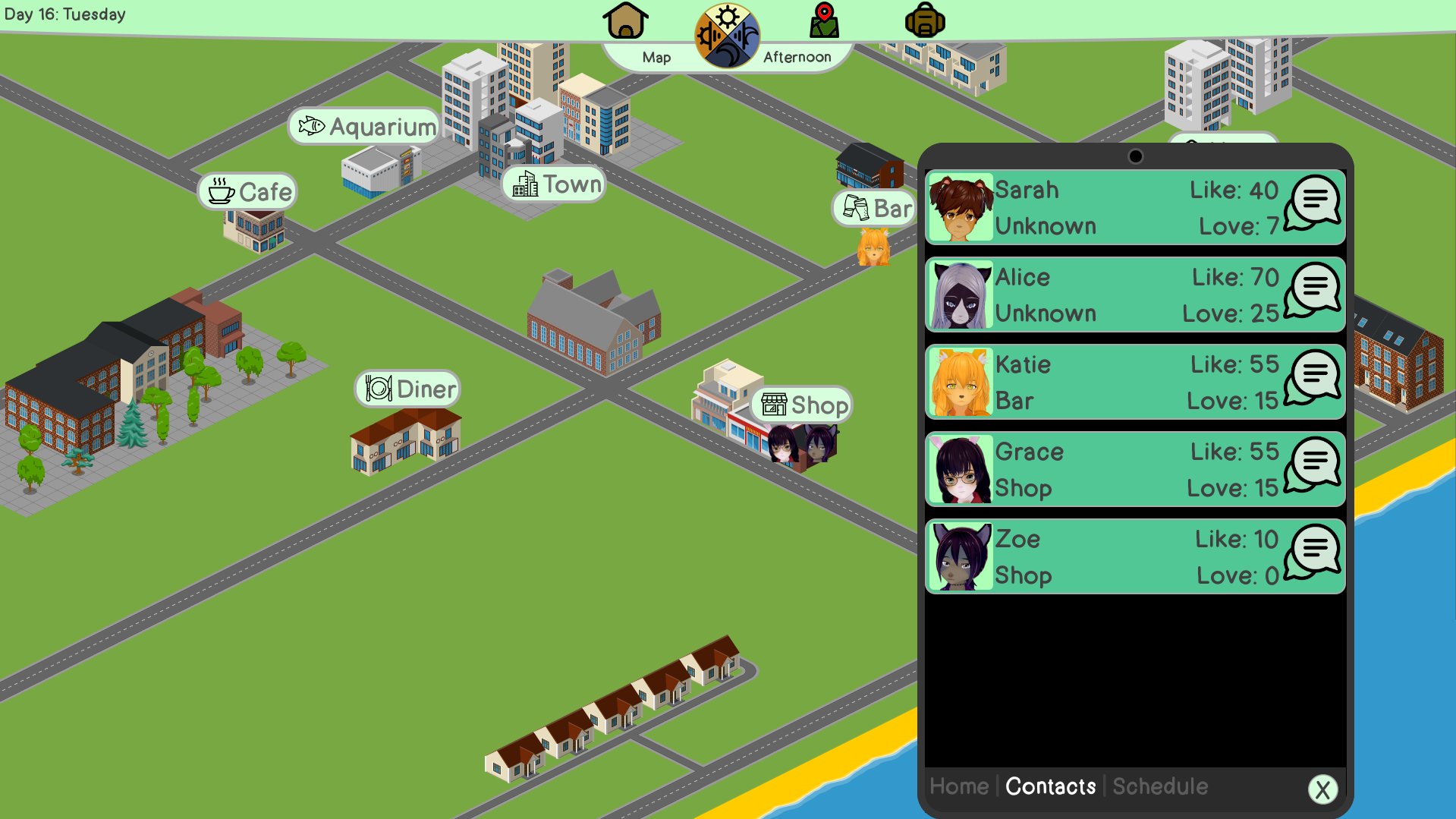
Task: Open the map pin location icon
Action: tap(823, 20)
